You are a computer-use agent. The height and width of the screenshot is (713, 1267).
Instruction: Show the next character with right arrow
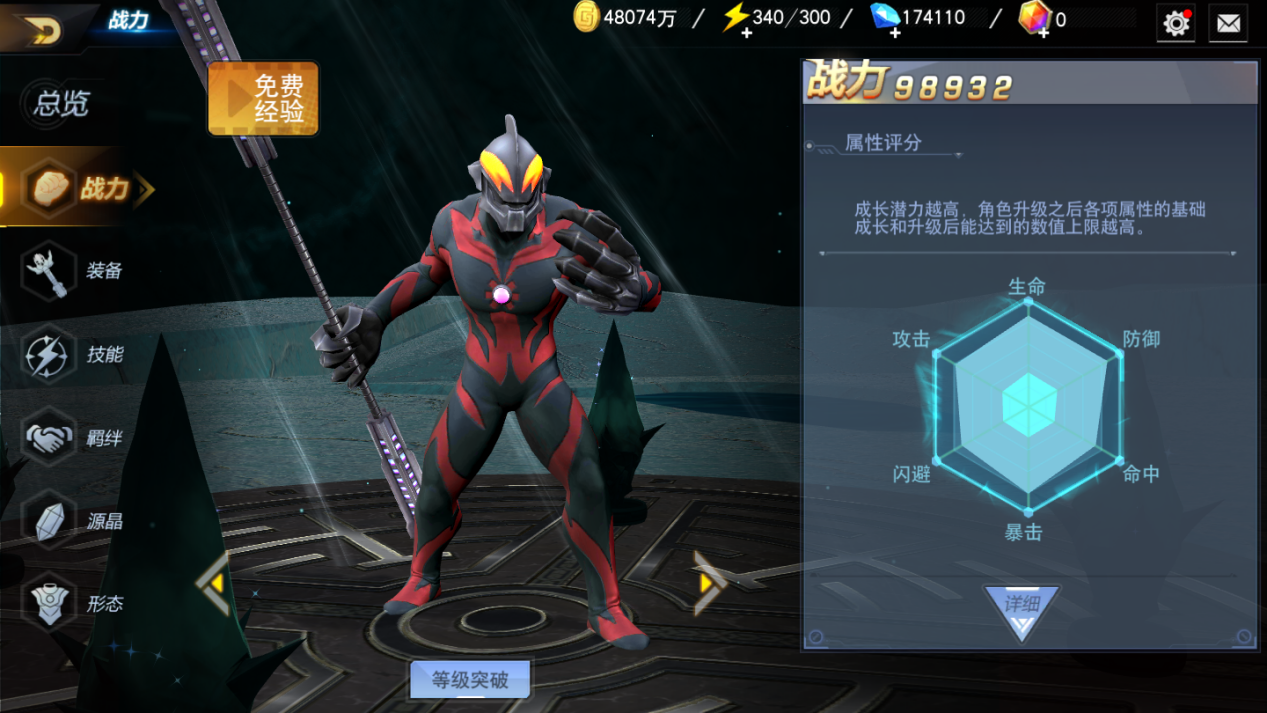708,582
